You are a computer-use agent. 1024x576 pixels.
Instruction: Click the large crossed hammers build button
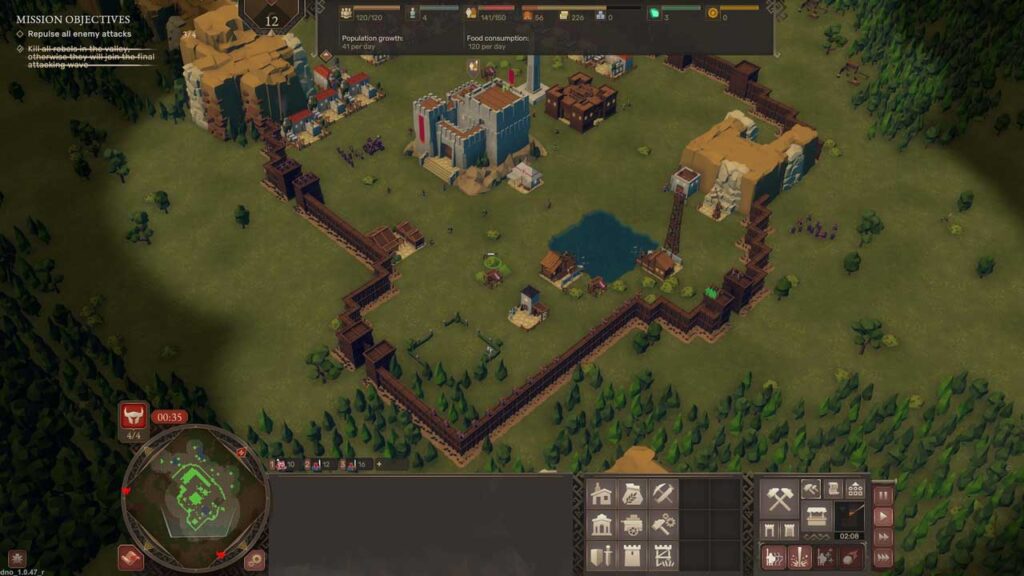pos(780,497)
